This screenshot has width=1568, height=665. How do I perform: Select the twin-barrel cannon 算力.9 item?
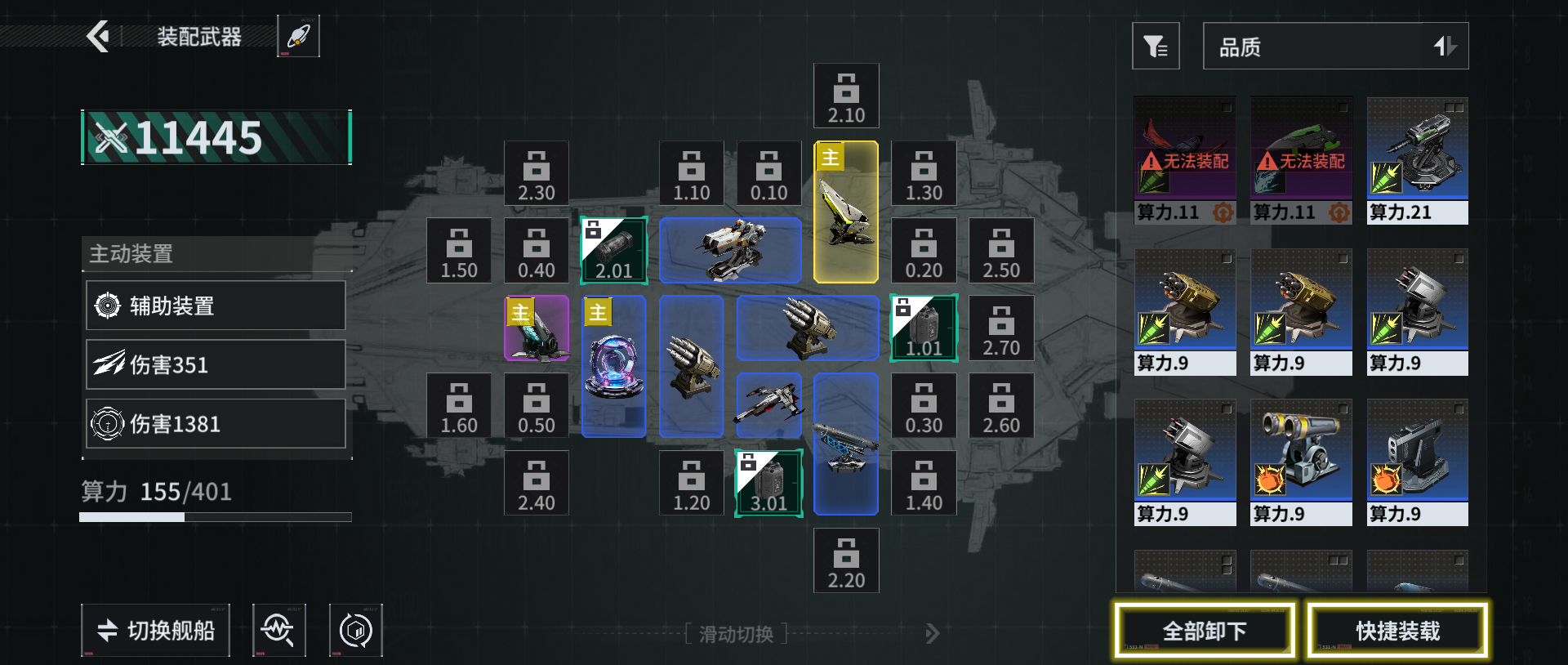pos(1301,462)
